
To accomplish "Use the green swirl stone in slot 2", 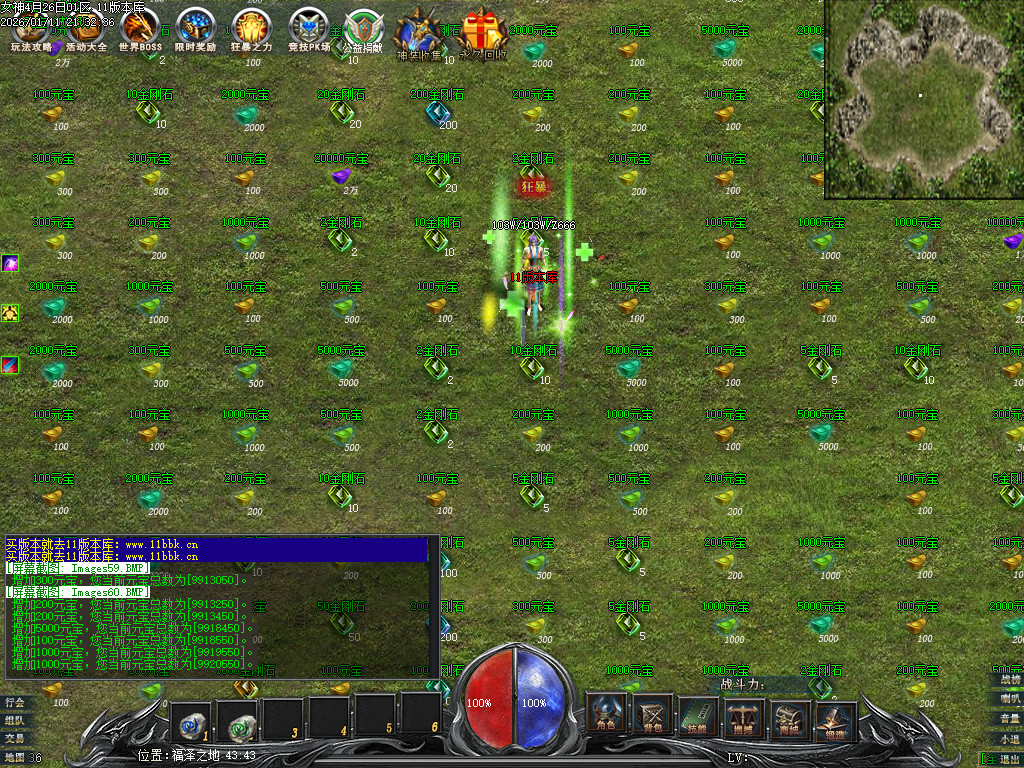I will [x=237, y=719].
